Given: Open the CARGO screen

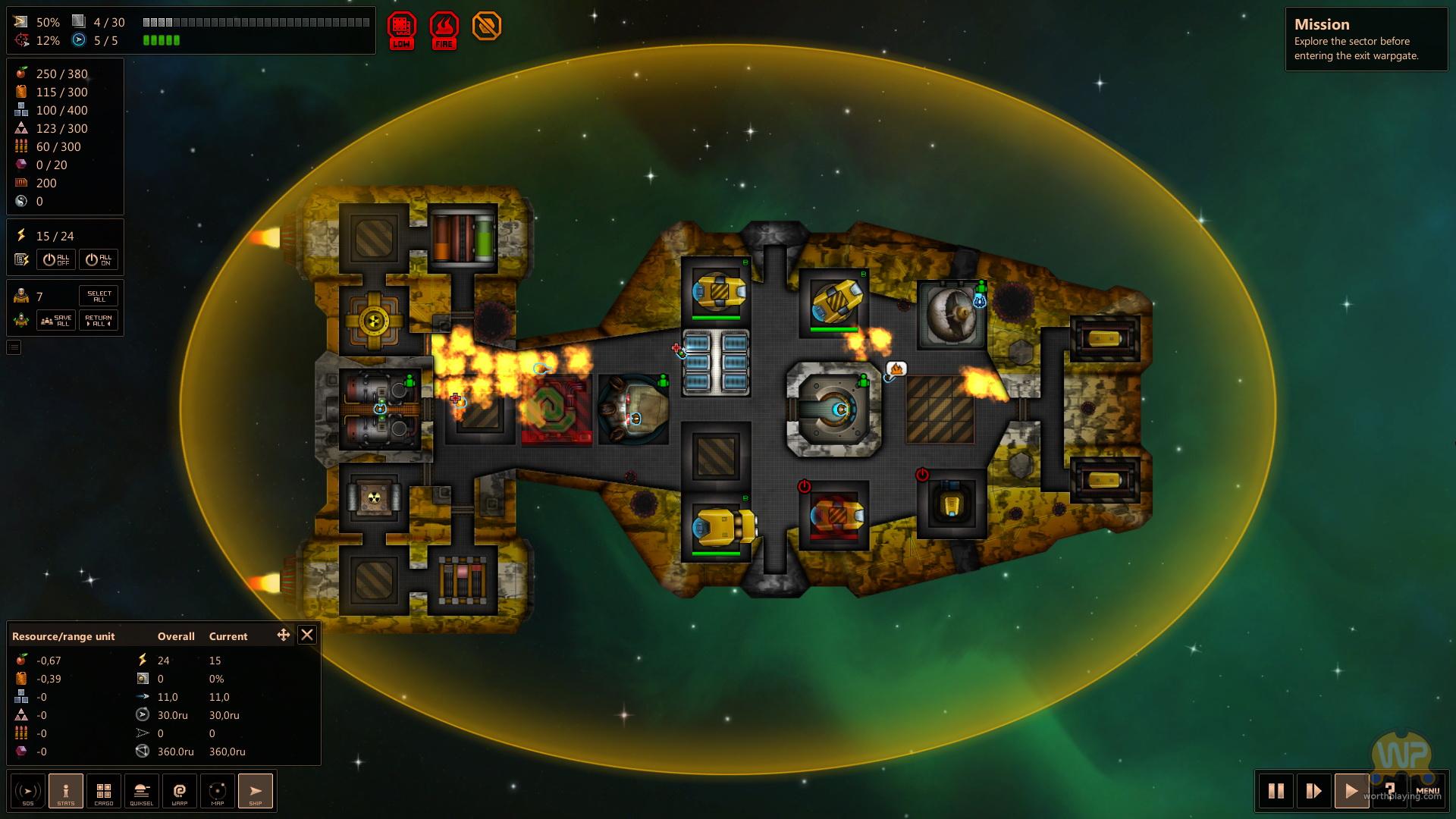Looking at the screenshot, I should (104, 791).
